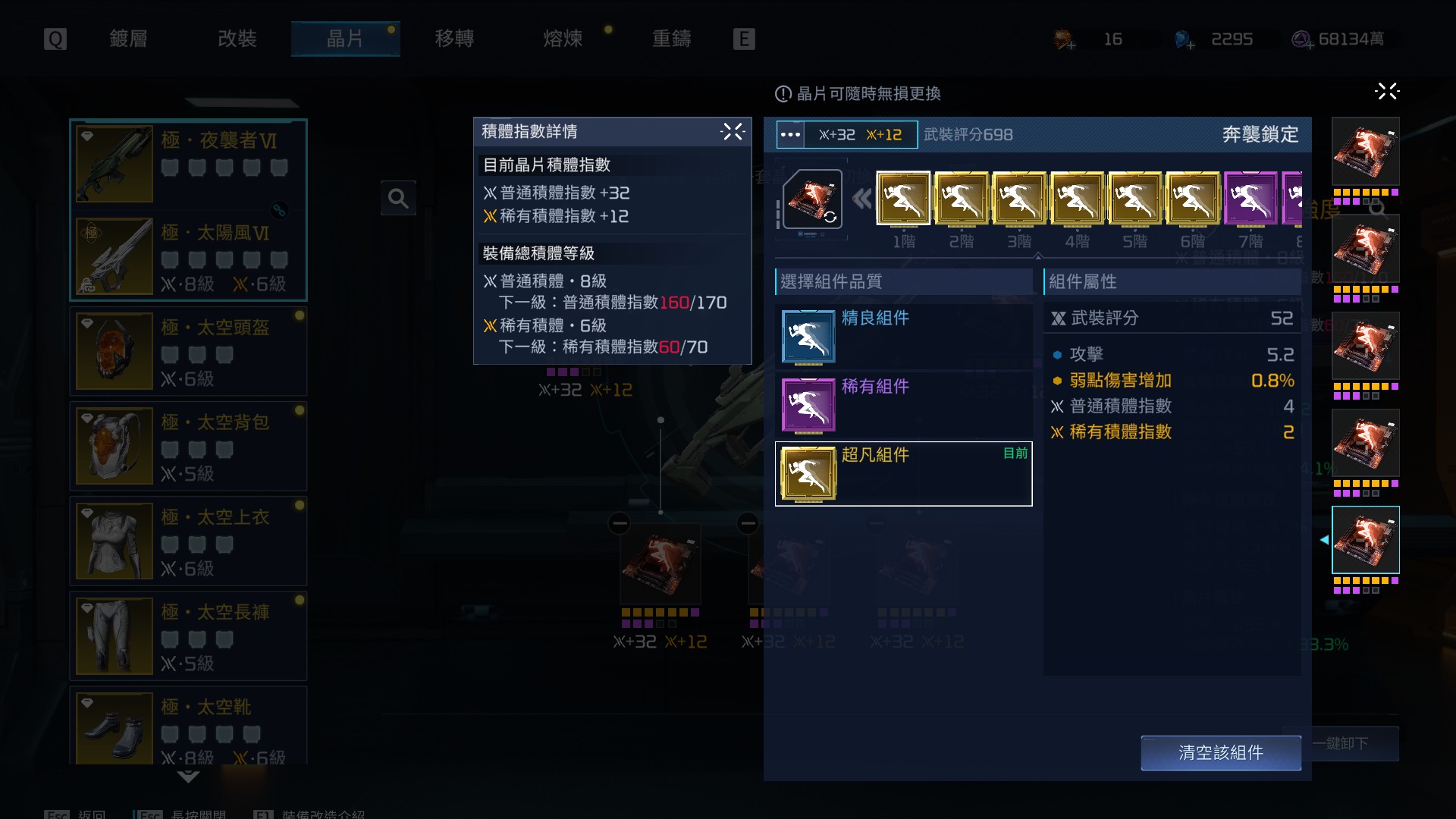Select the 1階 component slot
This screenshot has height=819, width=1456.
click(903, 199)
